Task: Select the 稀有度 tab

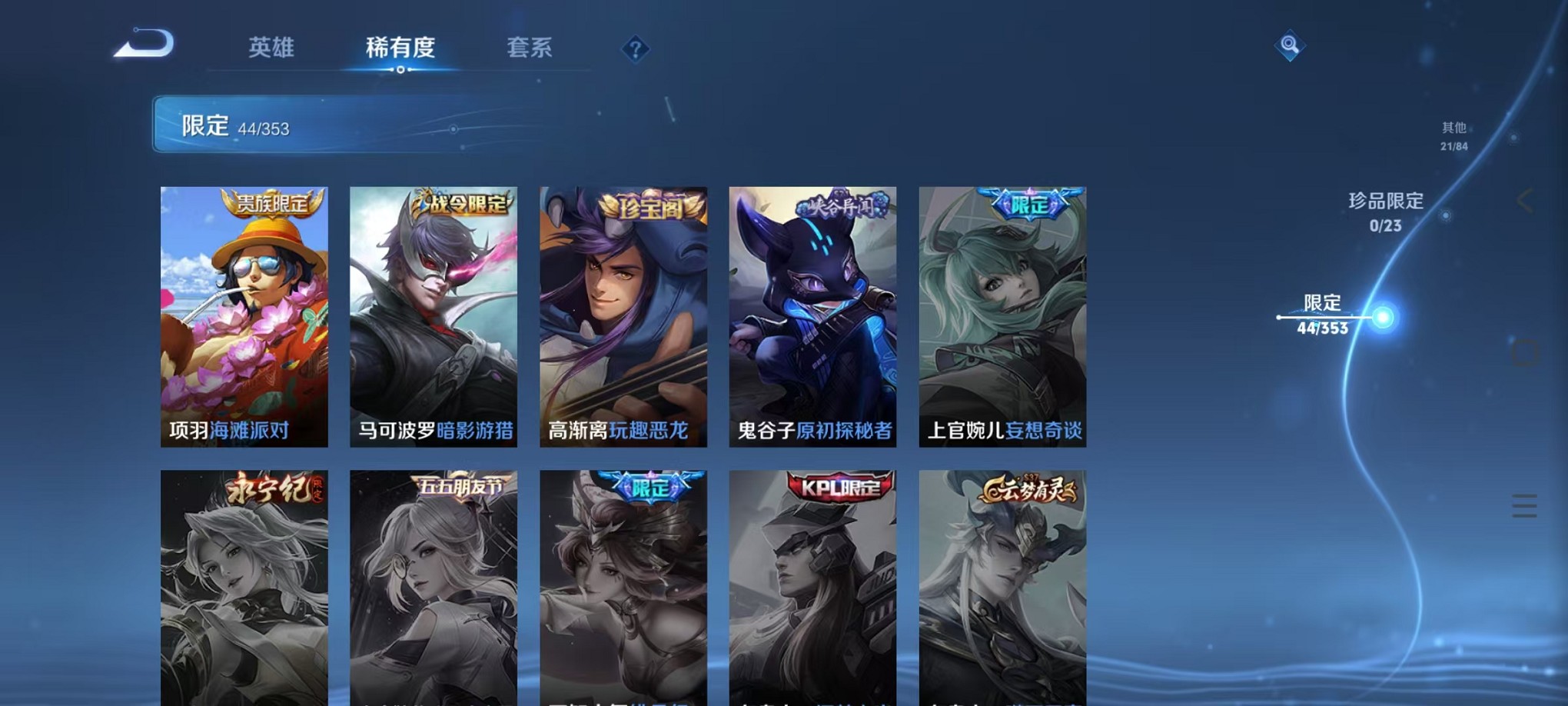Action: 400,48
